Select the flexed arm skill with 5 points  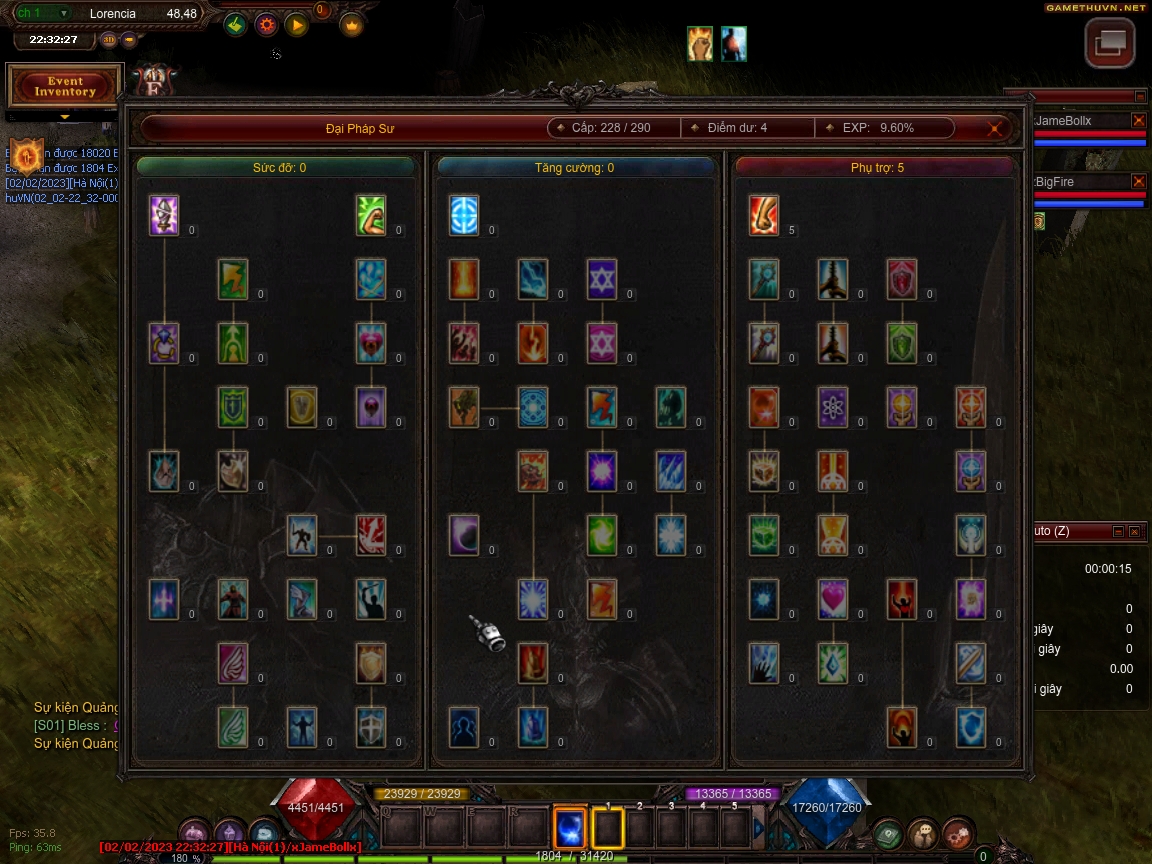pyautogui.click(x=764, y=215)
